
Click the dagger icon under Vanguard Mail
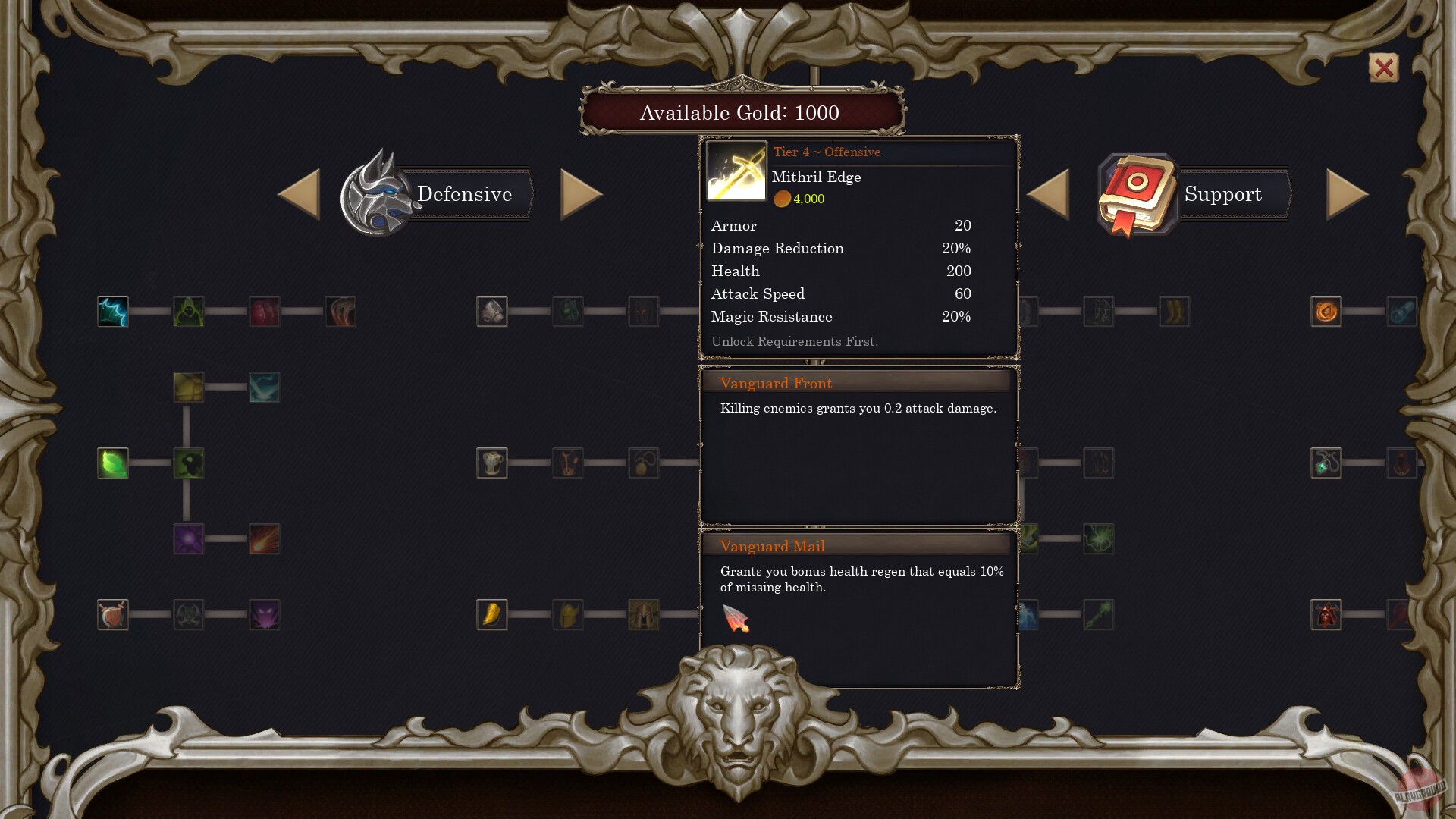(x=734, y=620)
